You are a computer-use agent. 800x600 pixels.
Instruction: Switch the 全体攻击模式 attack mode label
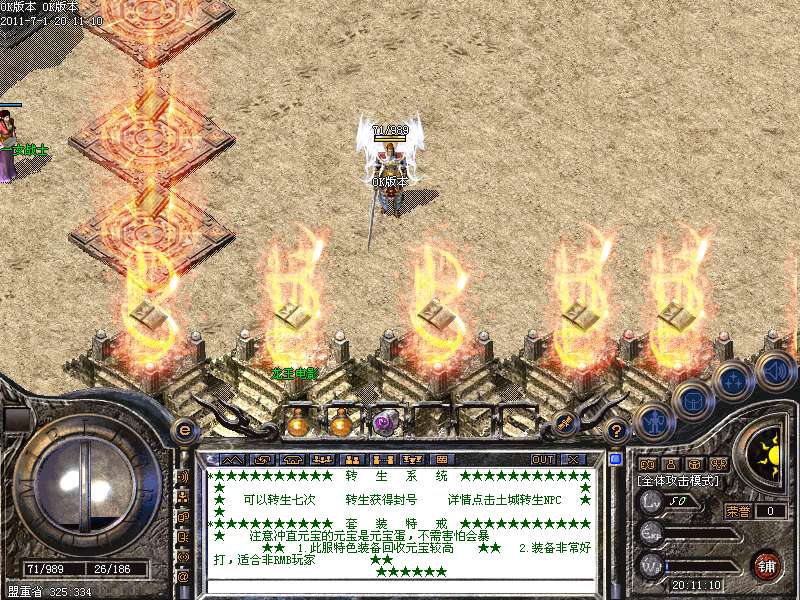pyautogui.click(x=681, y=481)
